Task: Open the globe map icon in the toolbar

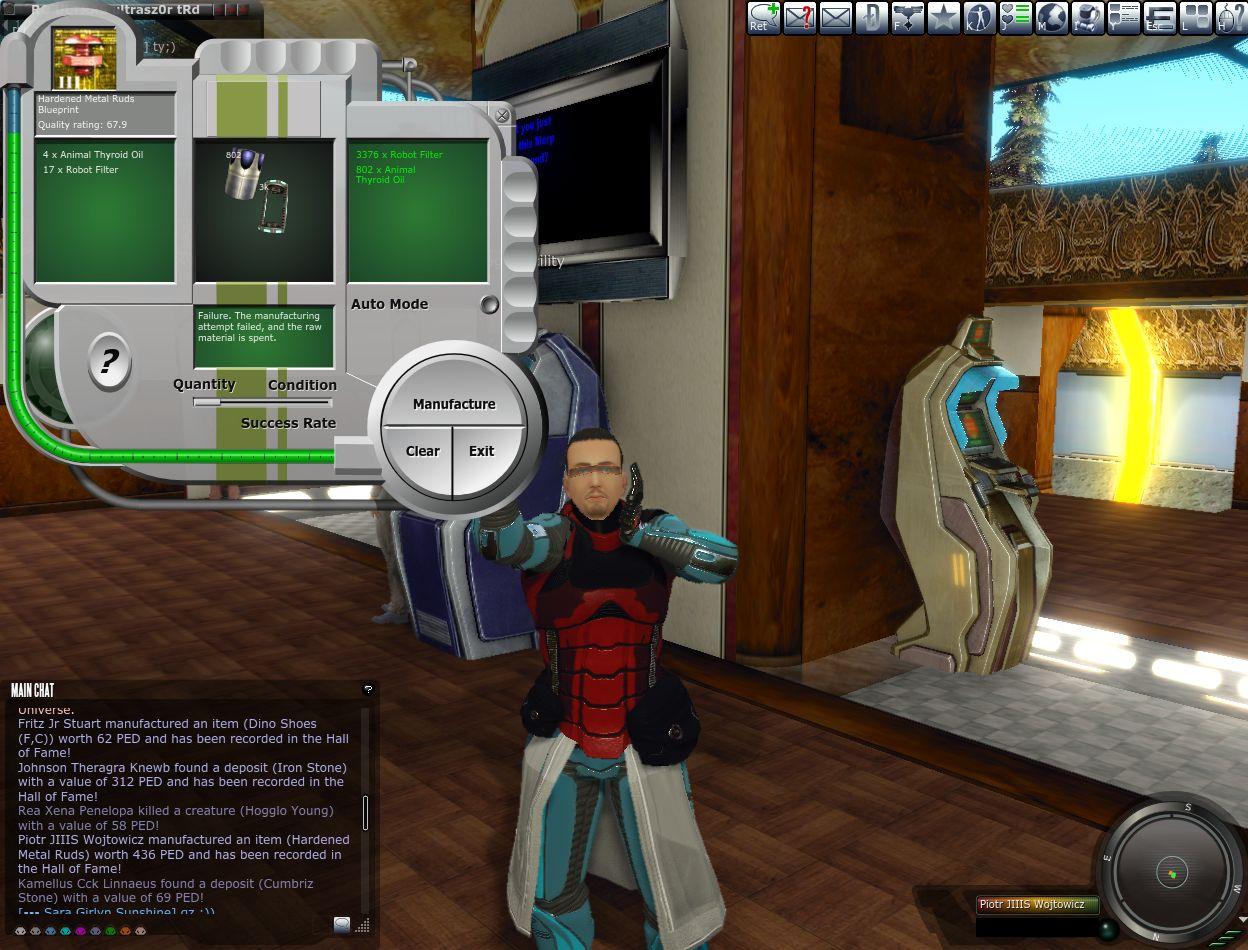Action: click(x=1051, y=17)
